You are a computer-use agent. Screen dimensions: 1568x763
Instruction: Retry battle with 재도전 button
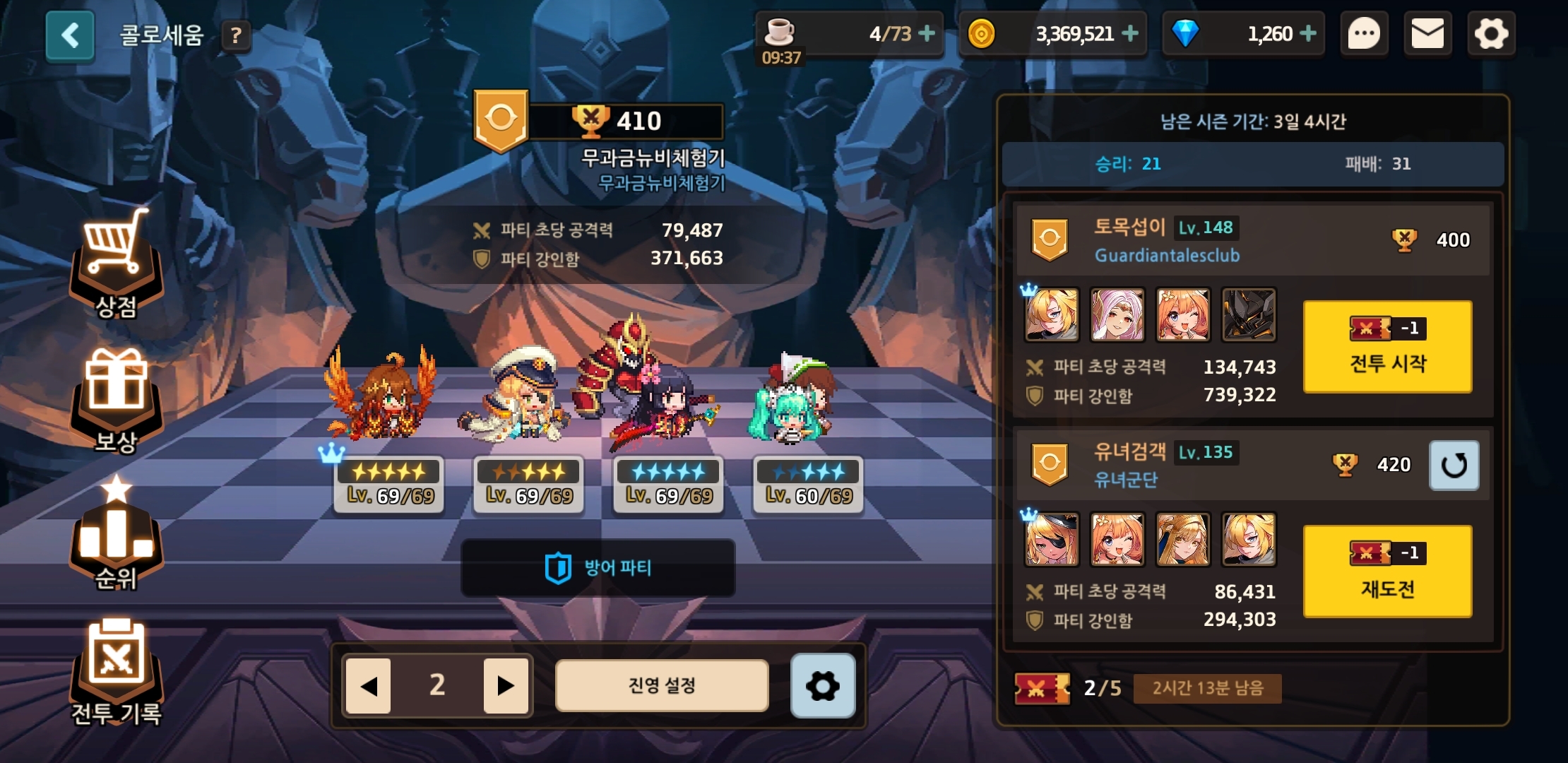(1387, 571)
